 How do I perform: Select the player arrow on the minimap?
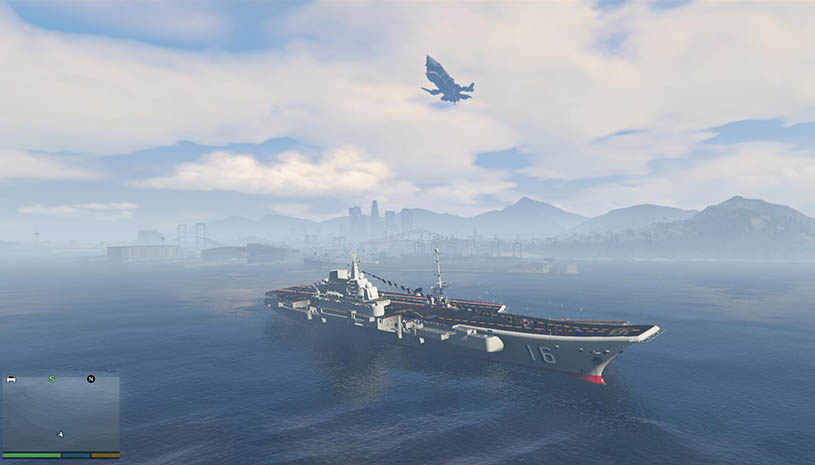[60, 434]
